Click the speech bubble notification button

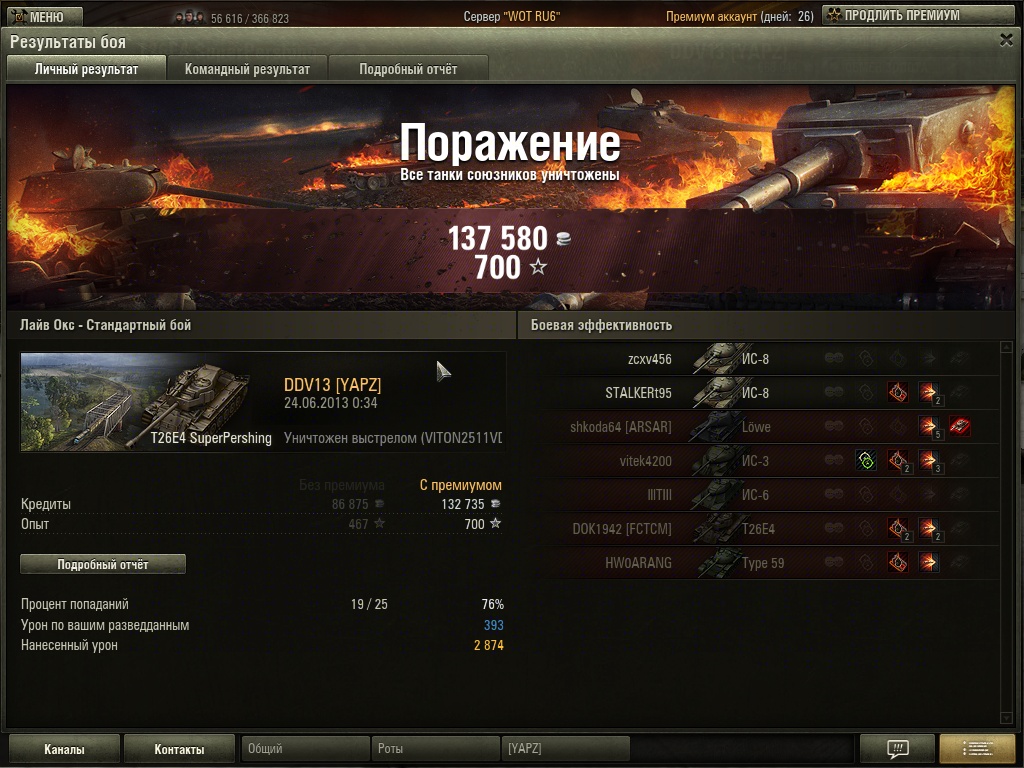(x=897, y=749)
